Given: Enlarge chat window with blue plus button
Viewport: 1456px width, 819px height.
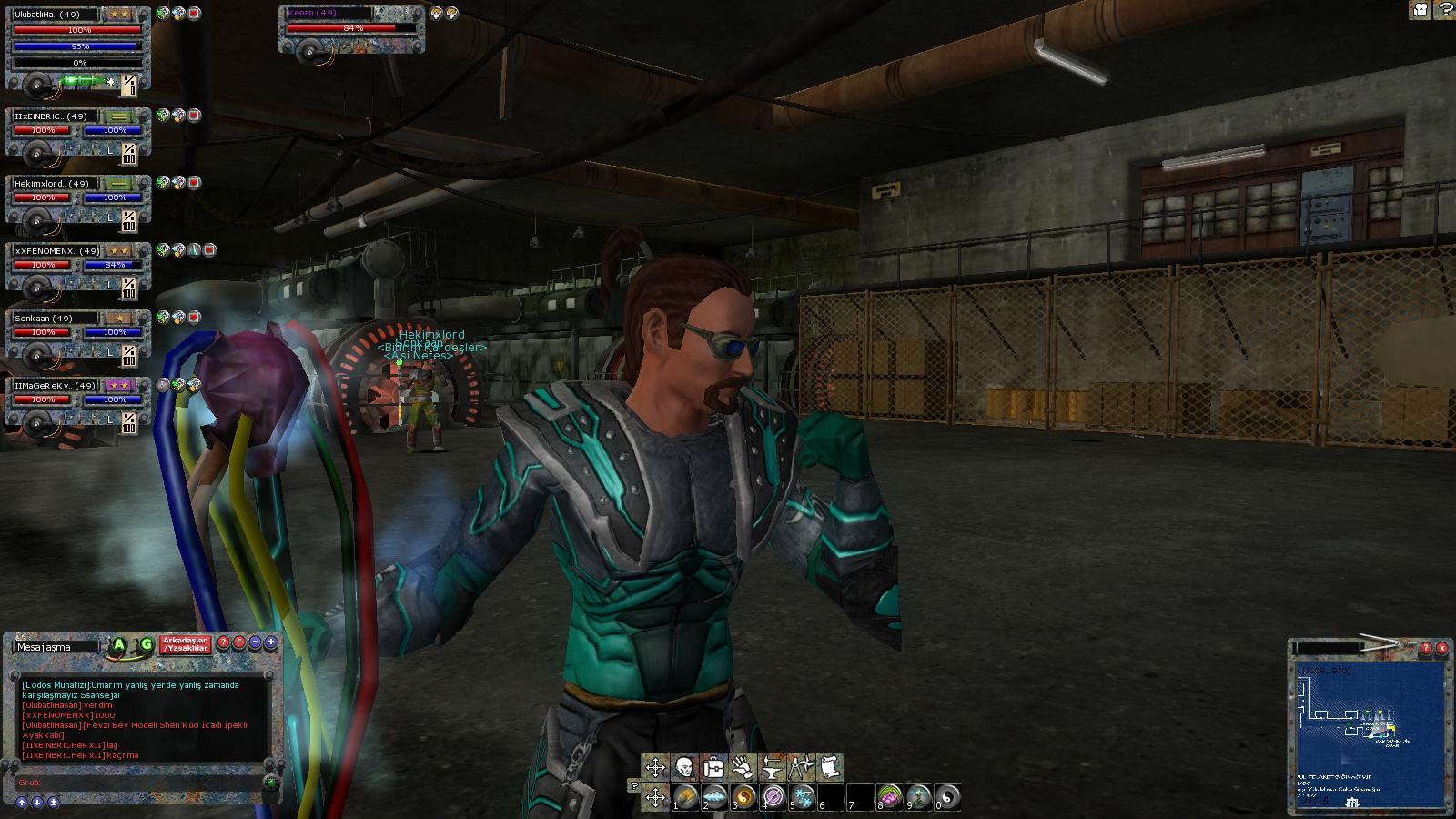Looking at the screenshot, I should click(x=271, y=642).
